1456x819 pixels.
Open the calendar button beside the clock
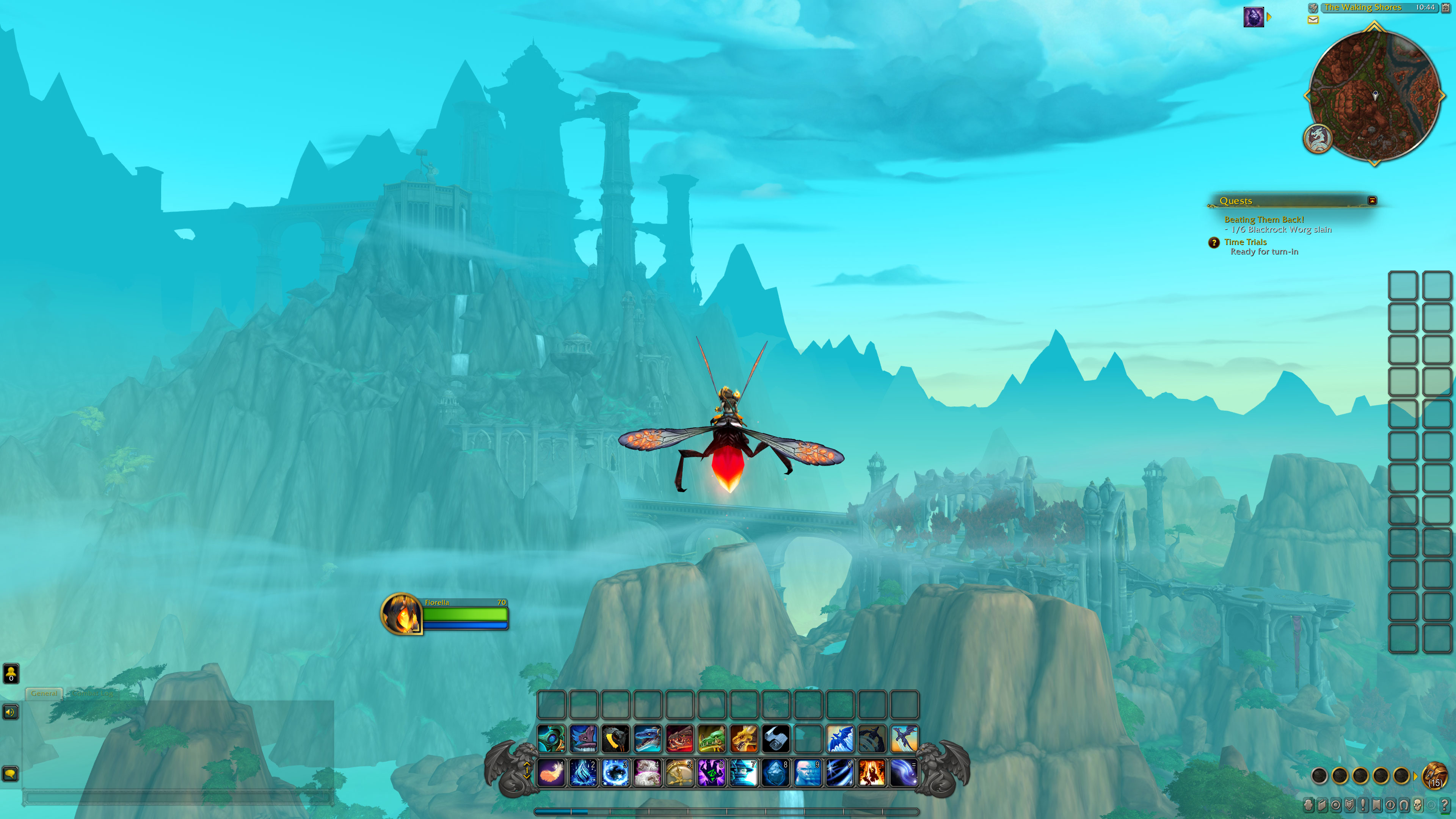(x=1446, y=8)
